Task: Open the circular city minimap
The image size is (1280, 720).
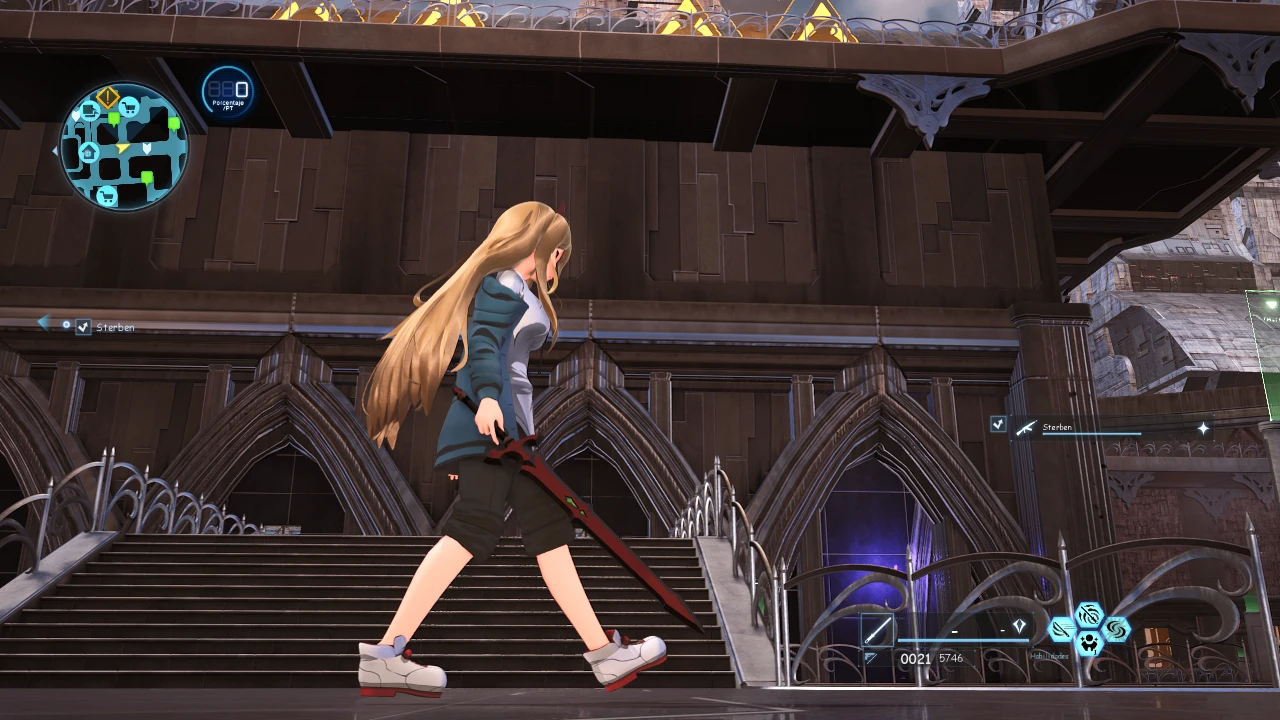Action: click(x=124, y=146)
